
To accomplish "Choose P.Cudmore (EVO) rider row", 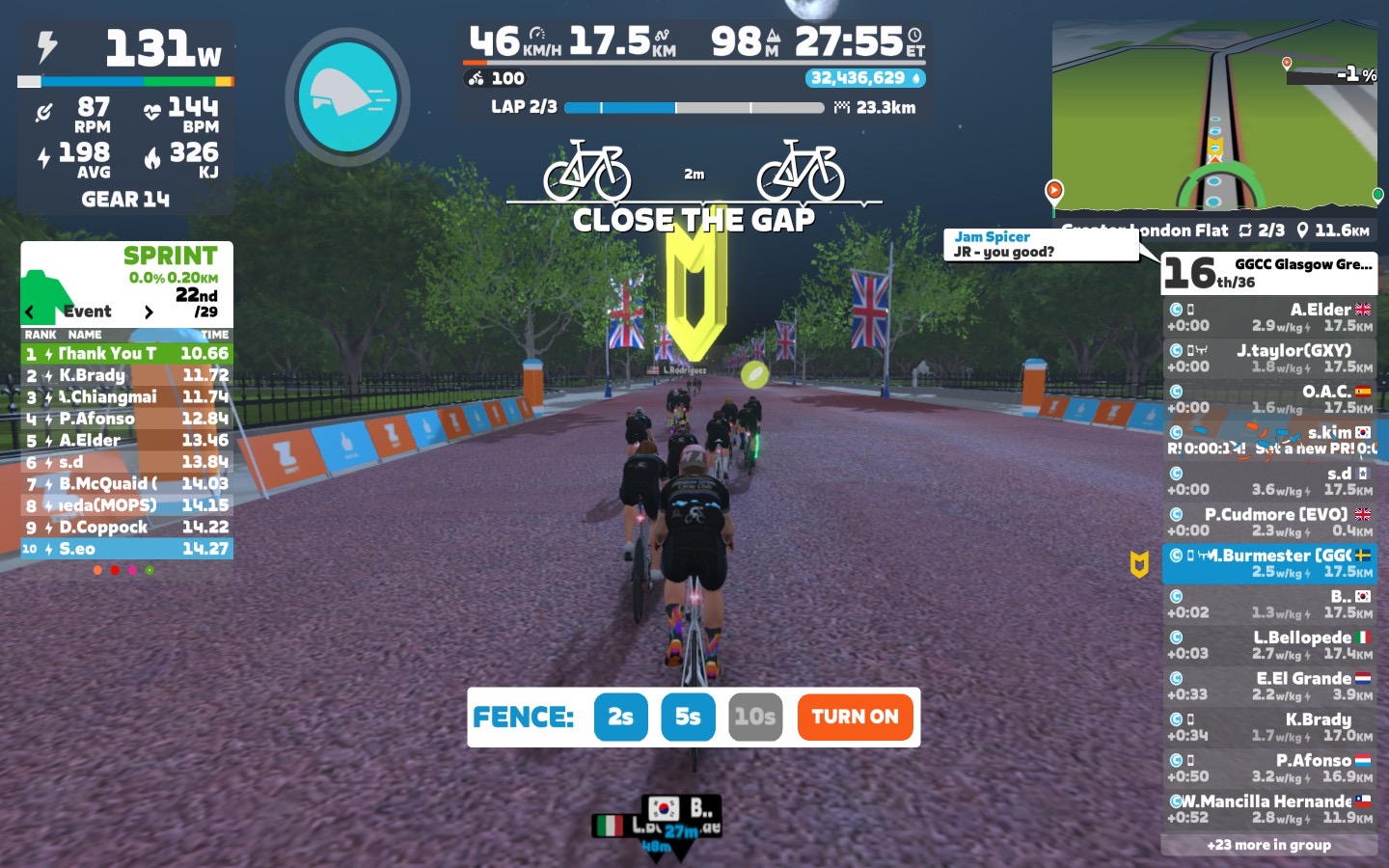I will tap(1268, 522).
